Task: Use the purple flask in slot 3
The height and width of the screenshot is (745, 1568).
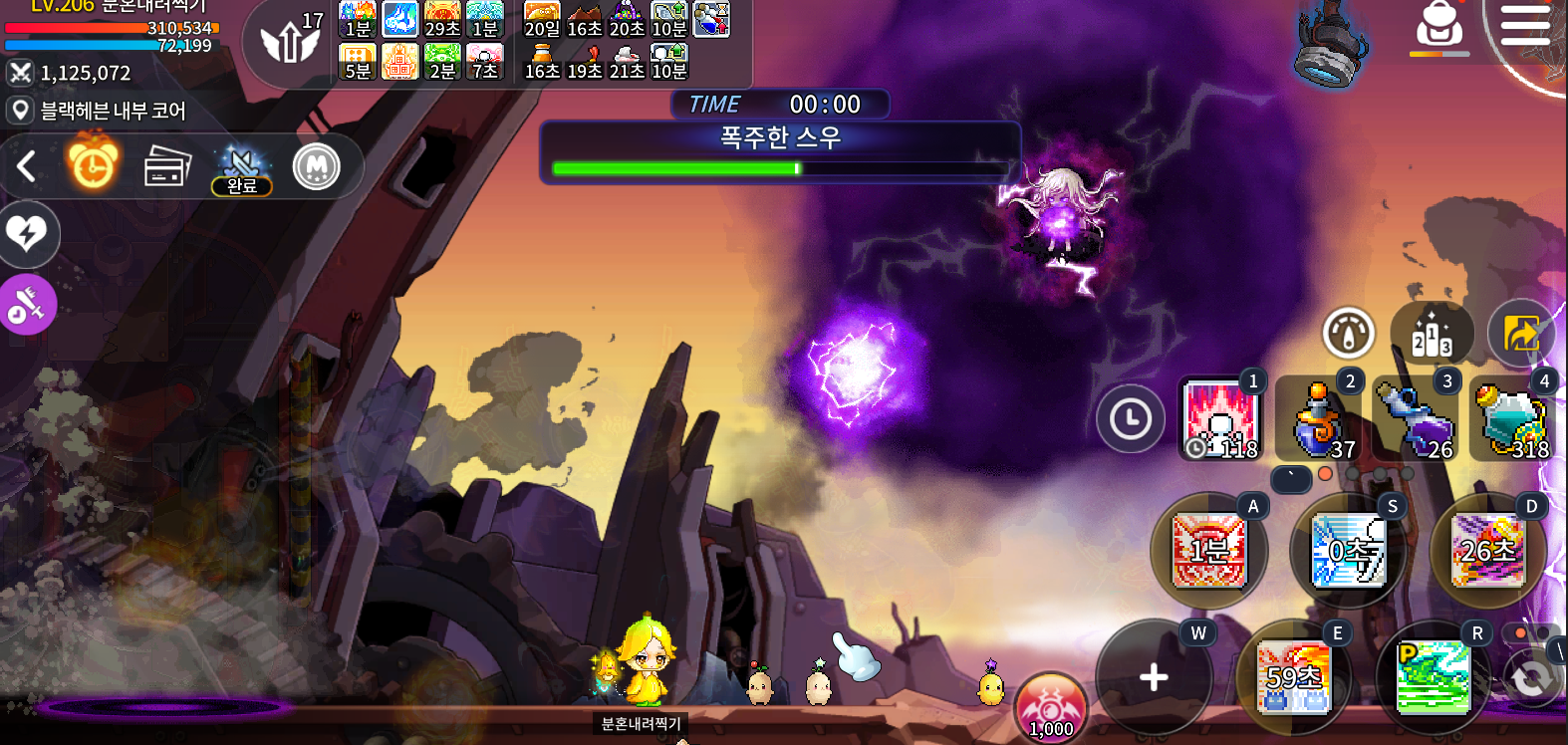Action: point(1416,418)
